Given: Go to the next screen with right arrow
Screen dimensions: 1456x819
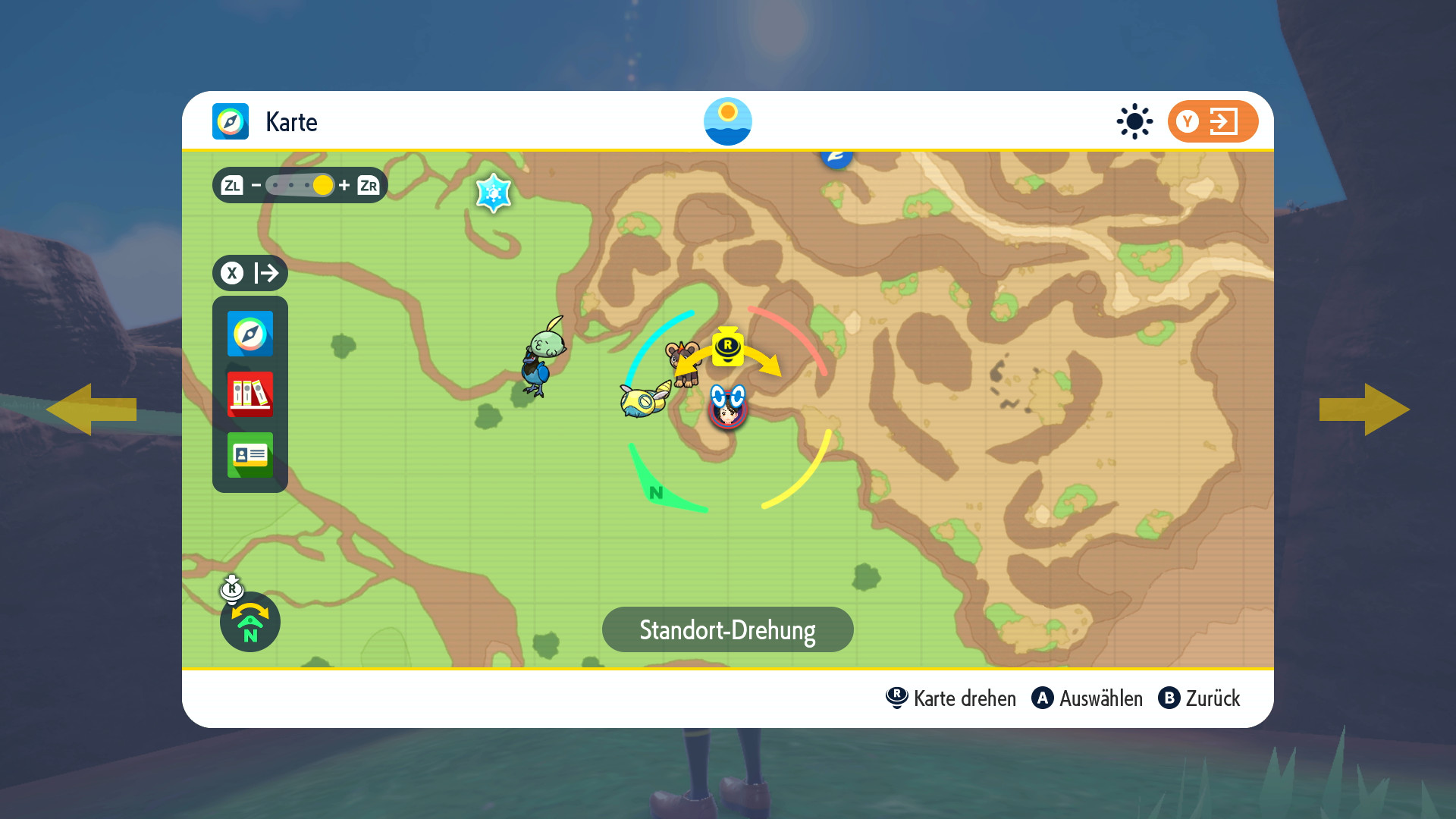Looking at the screenshot, I should (1364, 409).
